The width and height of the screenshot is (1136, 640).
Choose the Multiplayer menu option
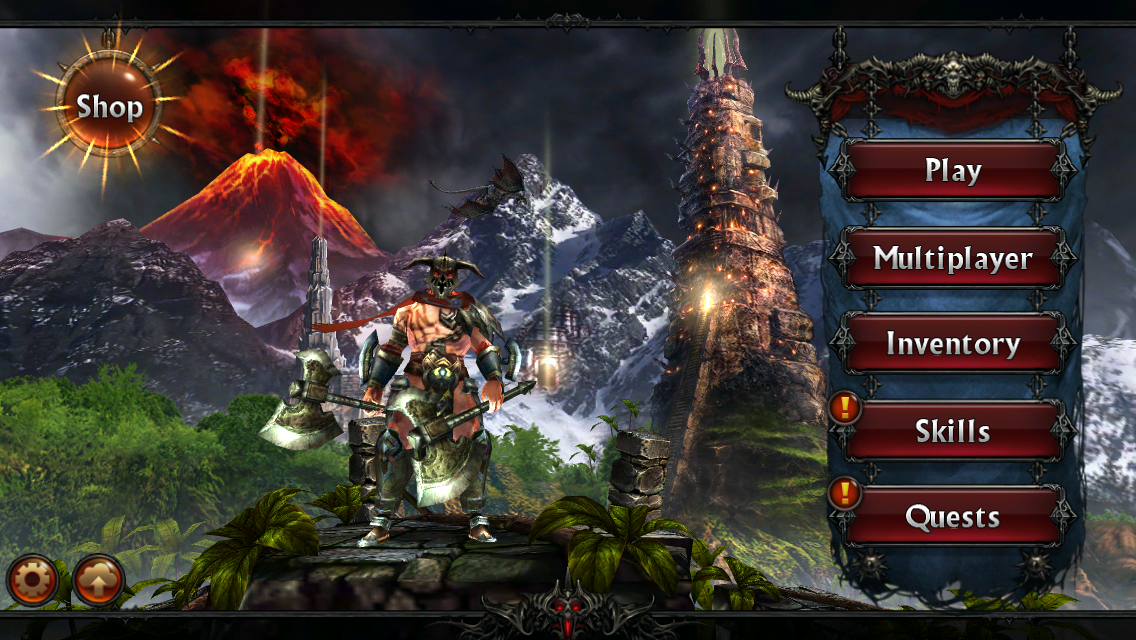[x=952, y=258]
